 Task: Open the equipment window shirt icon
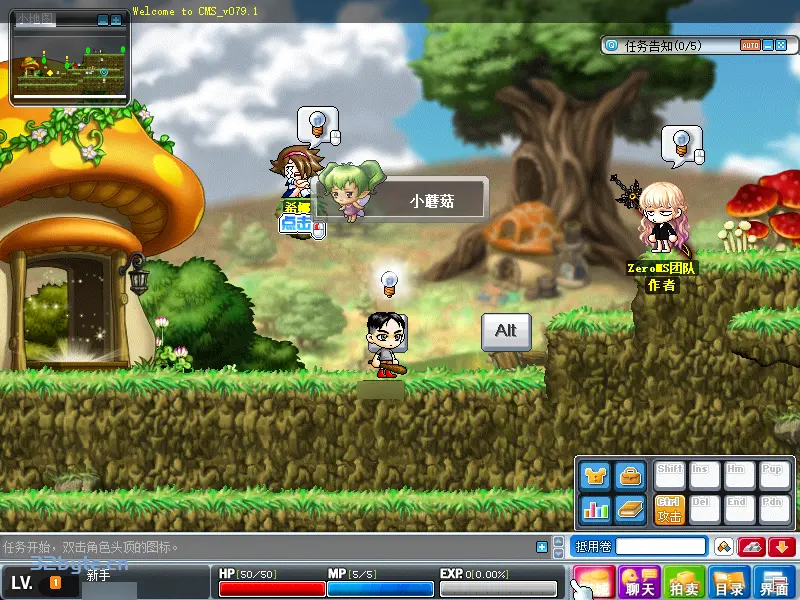(x=596, y=475)
